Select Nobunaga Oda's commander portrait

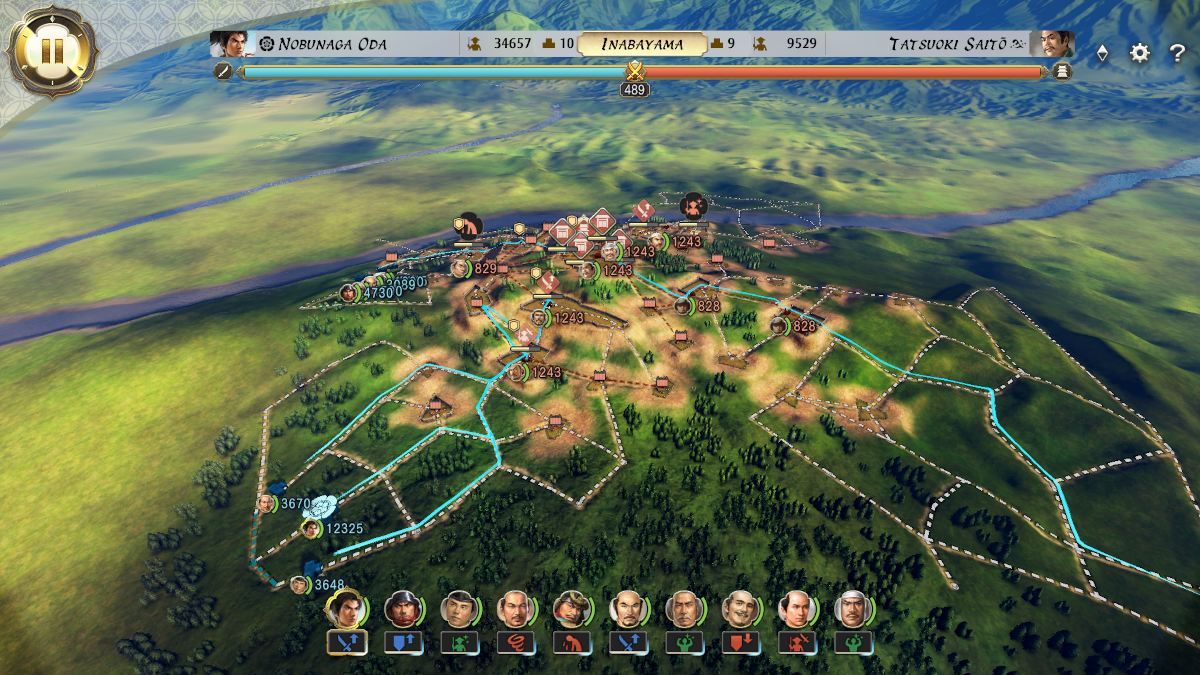pyautogui.click(x=227, y=44)
